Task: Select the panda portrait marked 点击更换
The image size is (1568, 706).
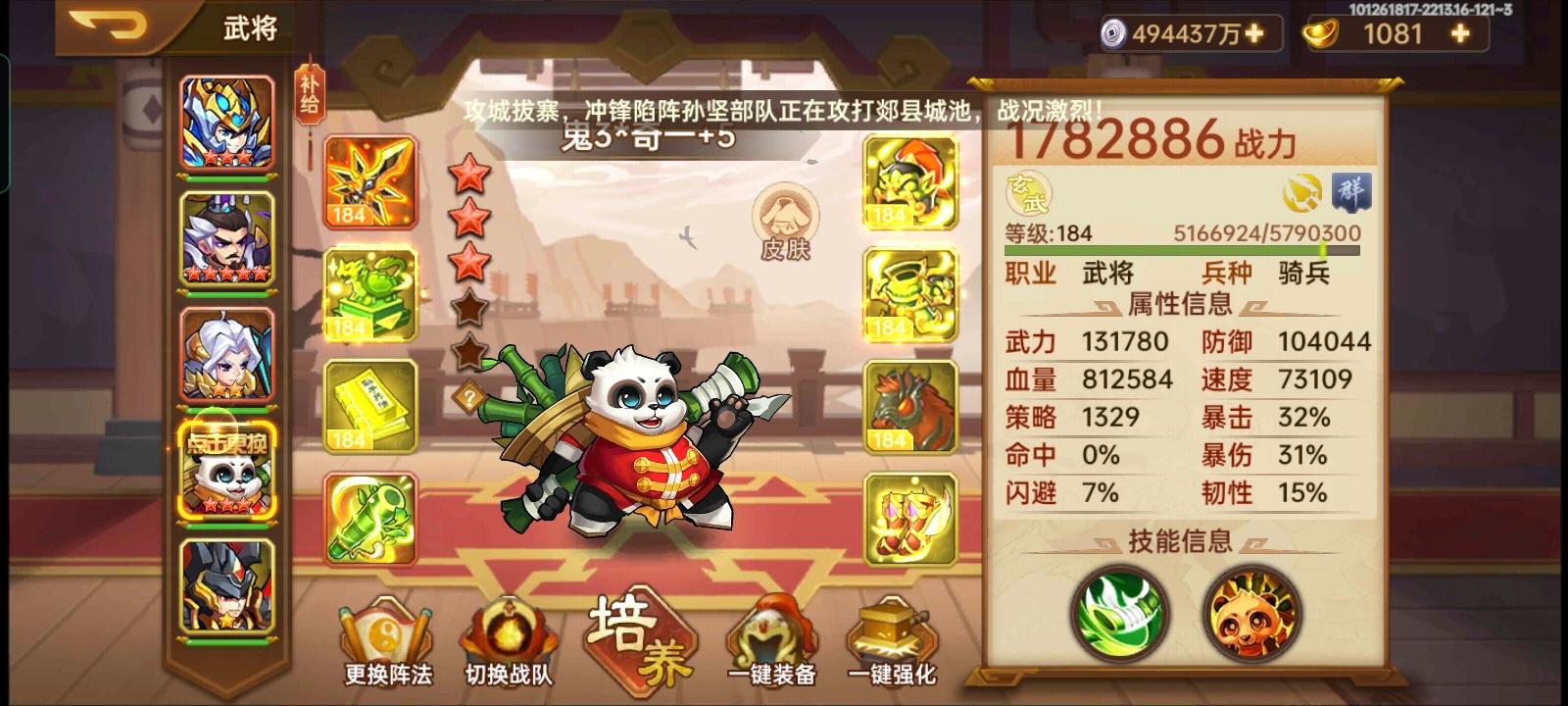Action: pos(227,471)
